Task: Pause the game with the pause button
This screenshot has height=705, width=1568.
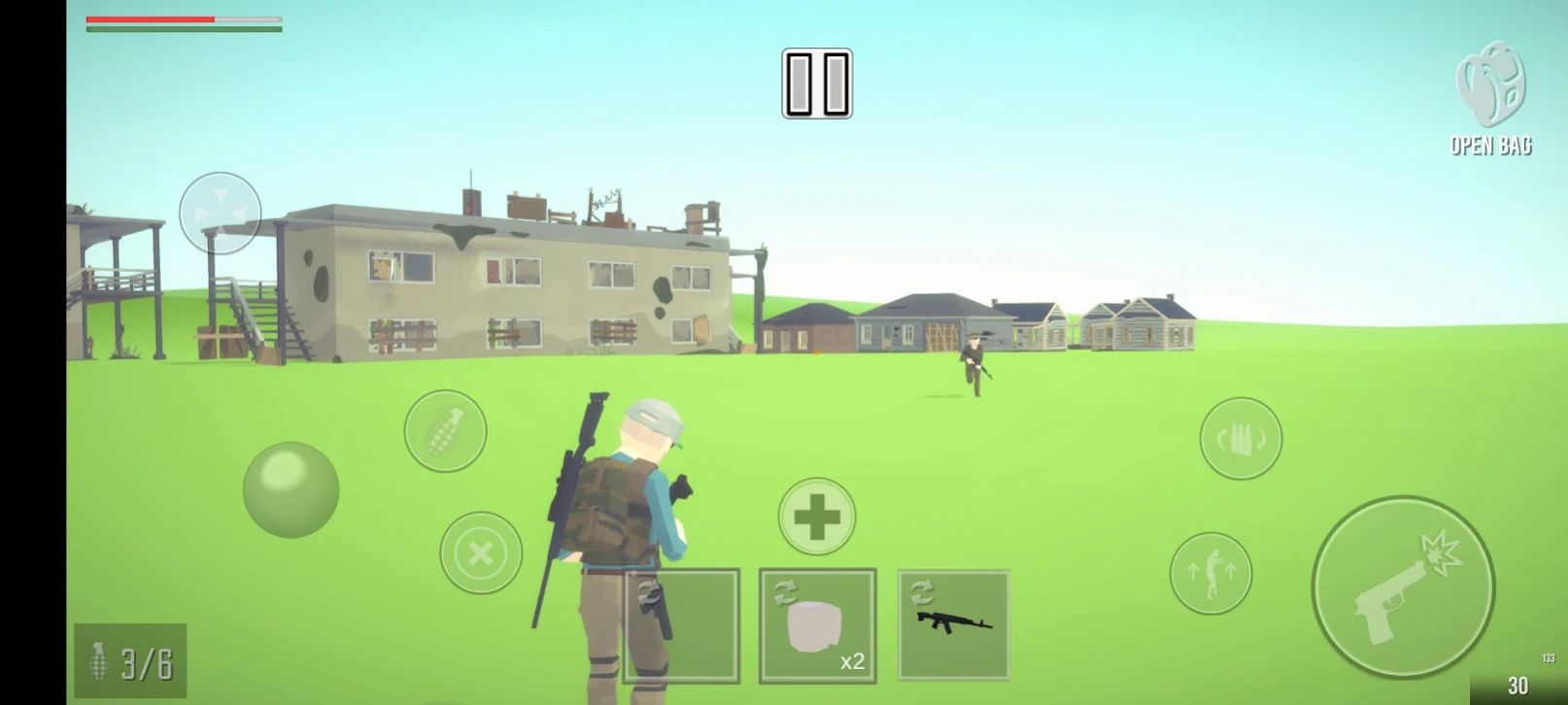Action: click(817, 84)
